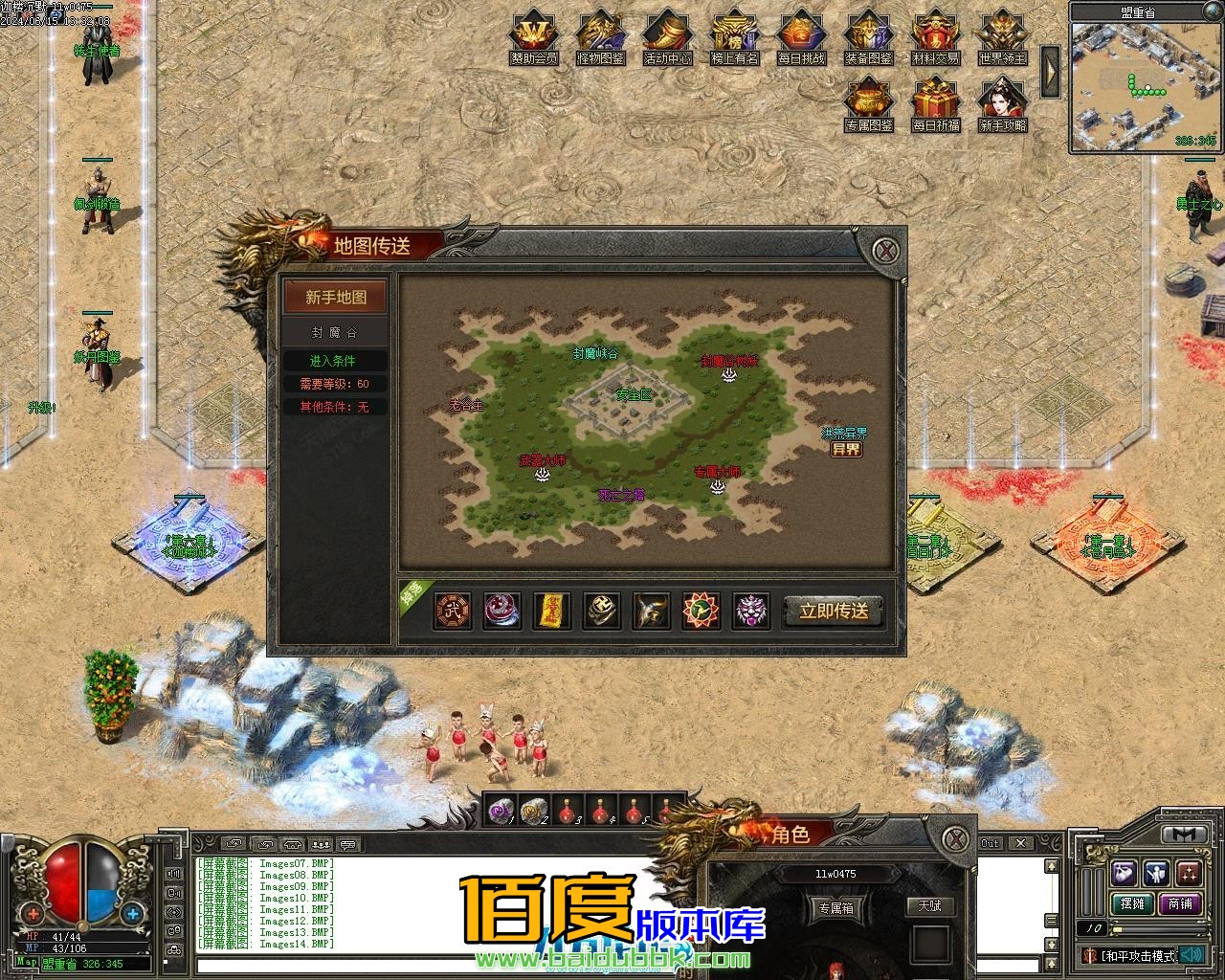
Task: Select the 武 bagua icon in teleport dialog
Action: (x=451, y=611)
